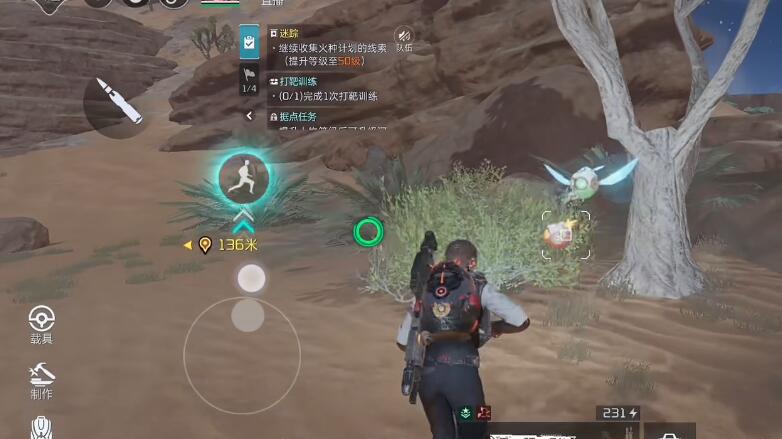The image size is (782, 439).
Task: Toggle the 队伍 team voice speaker
Action: [x=403, y=39]
